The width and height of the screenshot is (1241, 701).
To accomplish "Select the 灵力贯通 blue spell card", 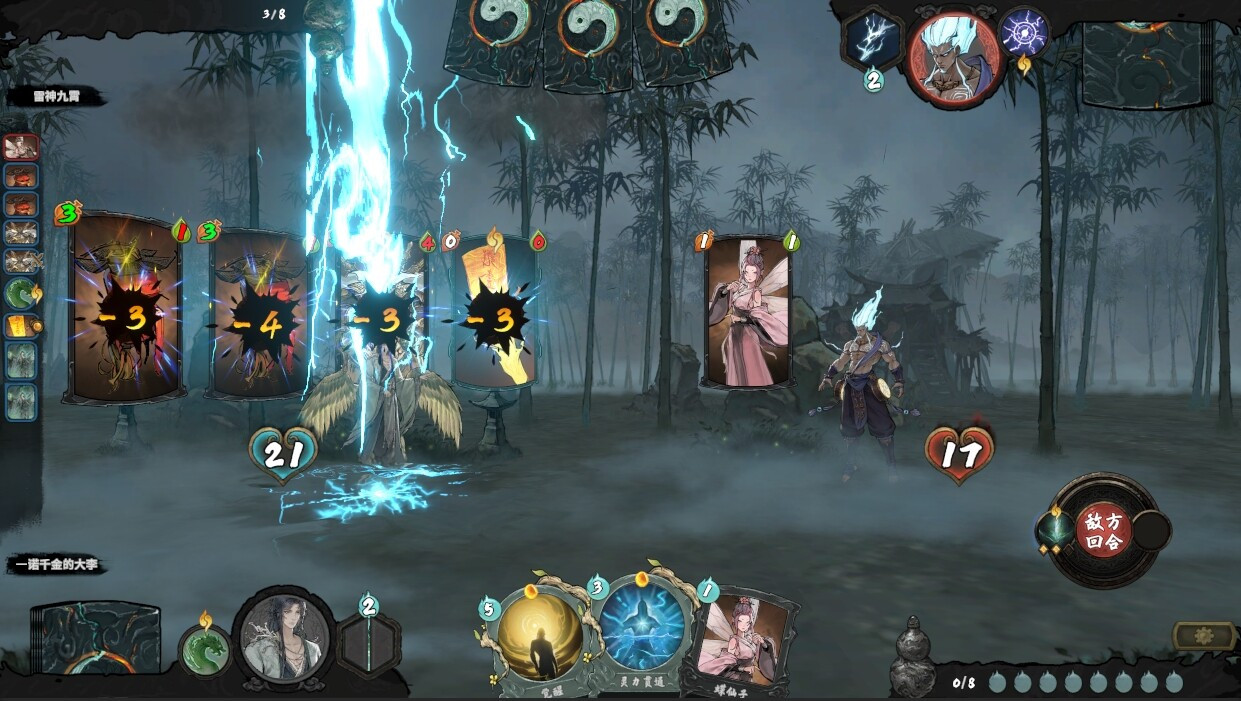I will point(642,630).
